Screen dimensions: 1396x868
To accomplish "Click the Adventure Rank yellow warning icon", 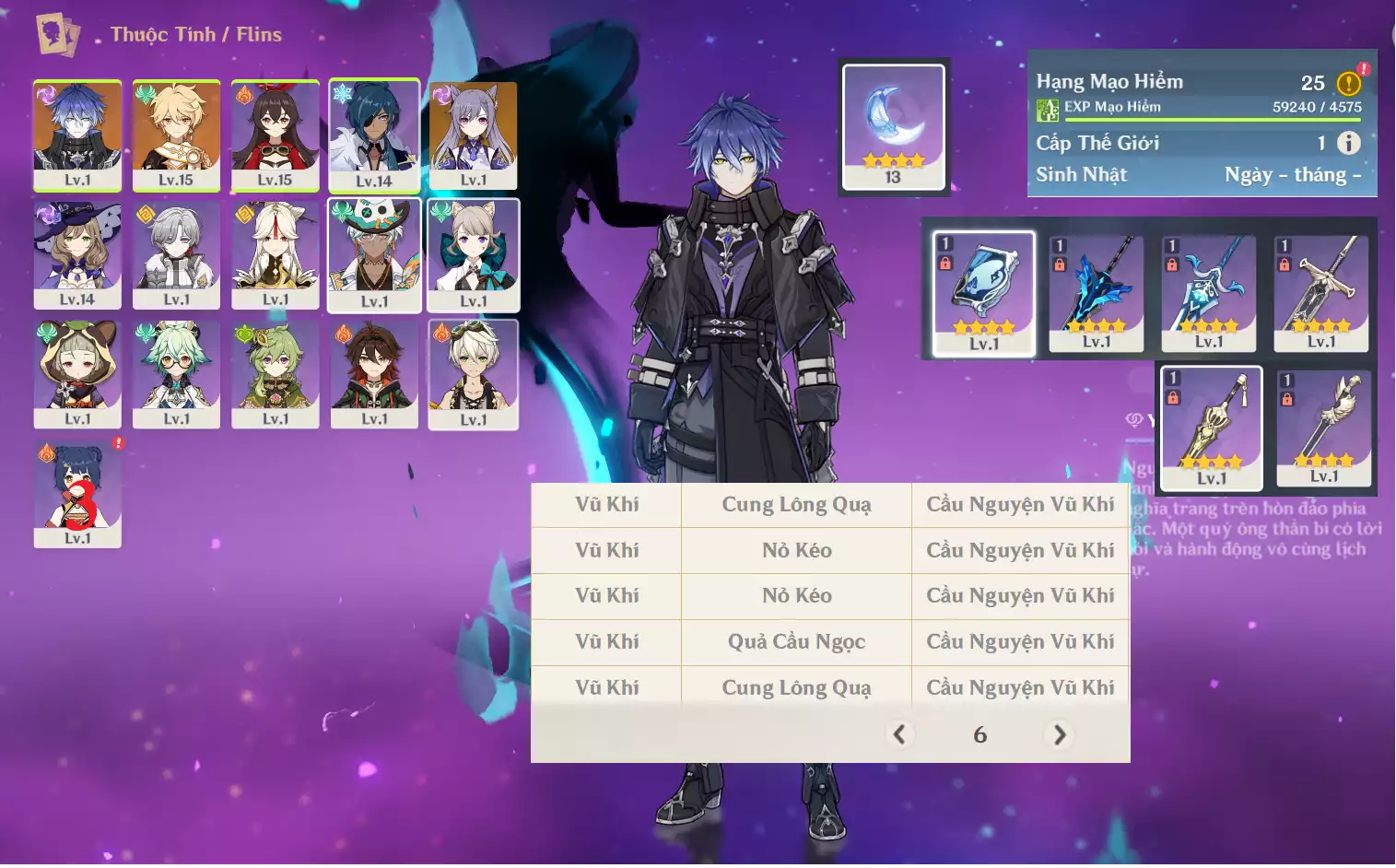I will pyautogui.click(x=1348, y=84).
